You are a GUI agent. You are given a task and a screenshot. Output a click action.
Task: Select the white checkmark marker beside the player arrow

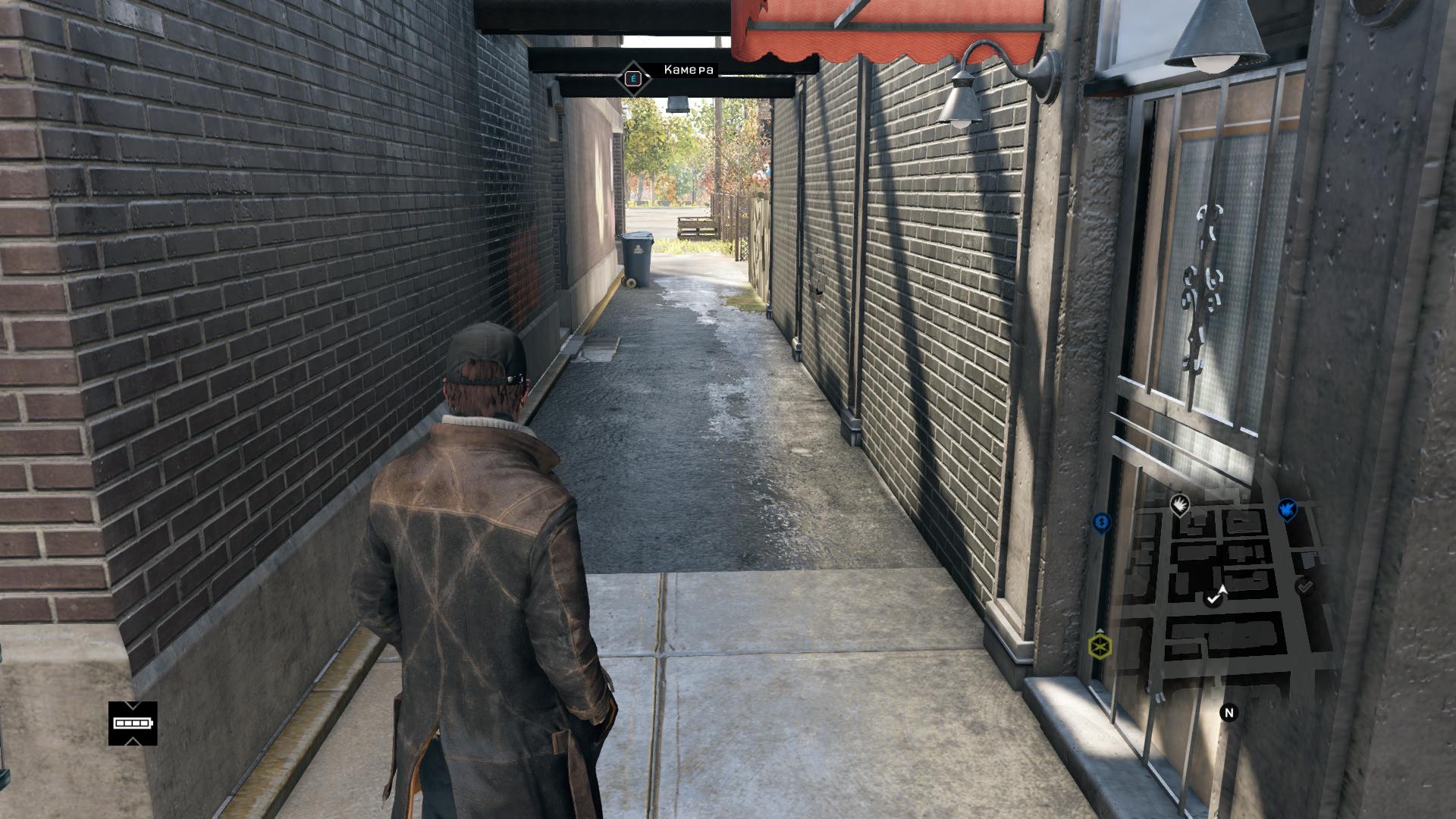coord(1213,599)
